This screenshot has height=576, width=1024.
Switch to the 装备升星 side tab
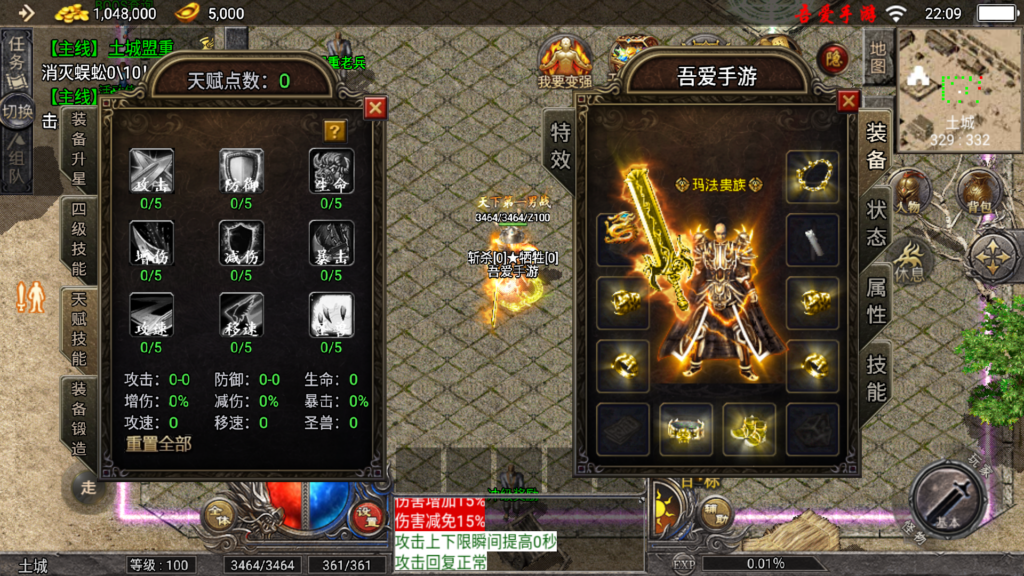(78, 150)
